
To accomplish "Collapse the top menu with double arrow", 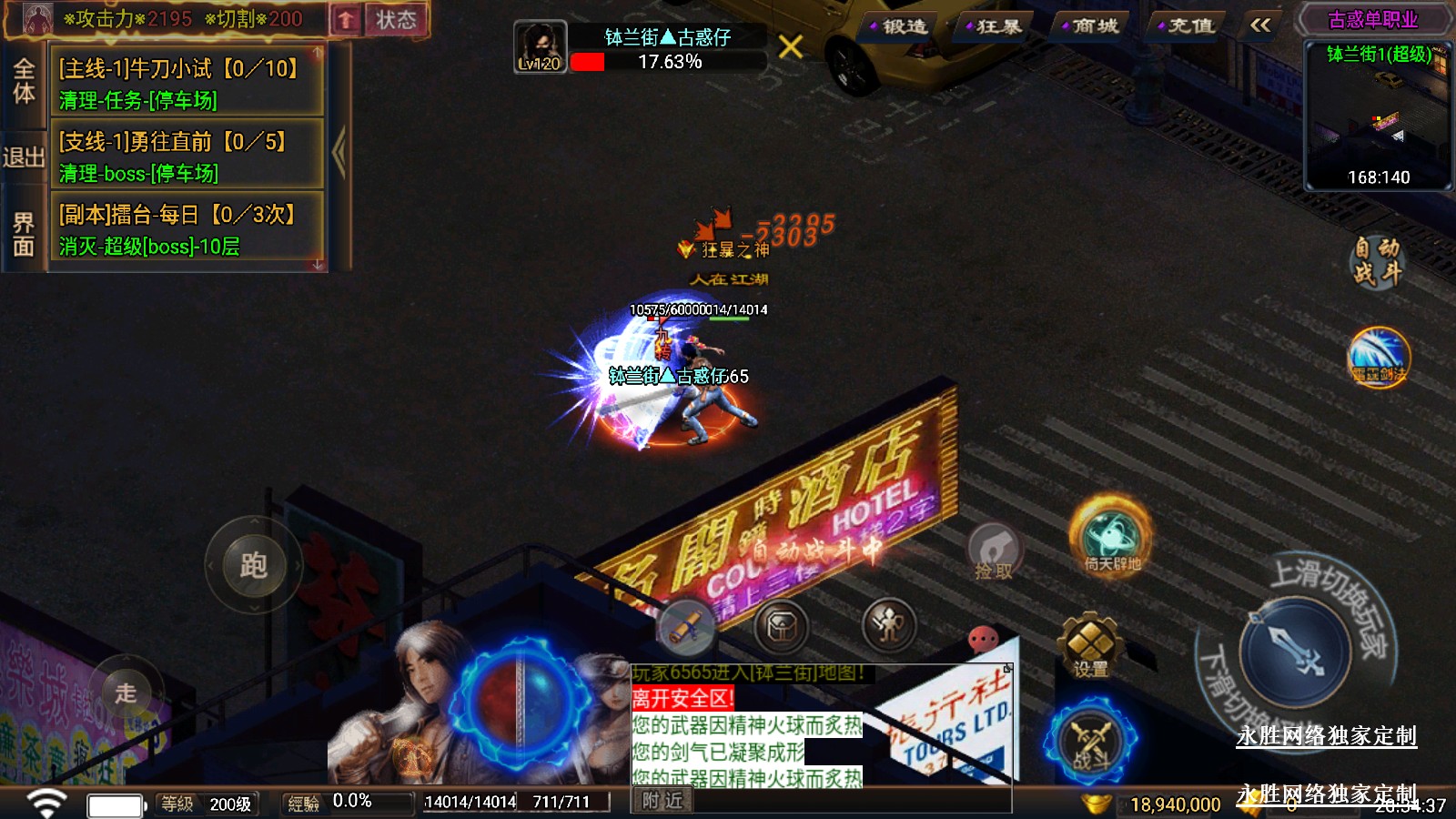I will pos(1260,25).
